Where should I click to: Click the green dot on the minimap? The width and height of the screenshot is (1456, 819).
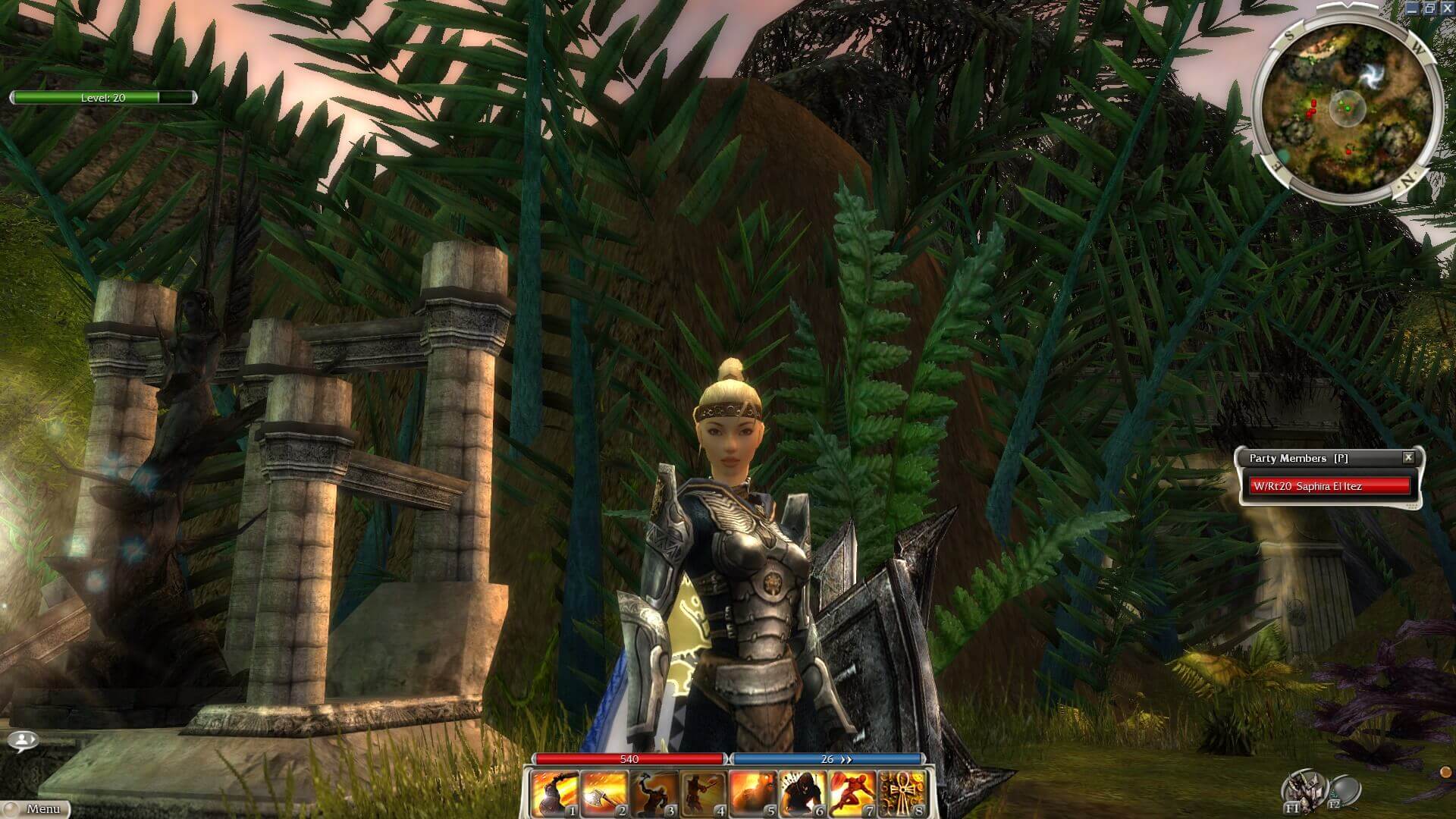[1348, 108]
